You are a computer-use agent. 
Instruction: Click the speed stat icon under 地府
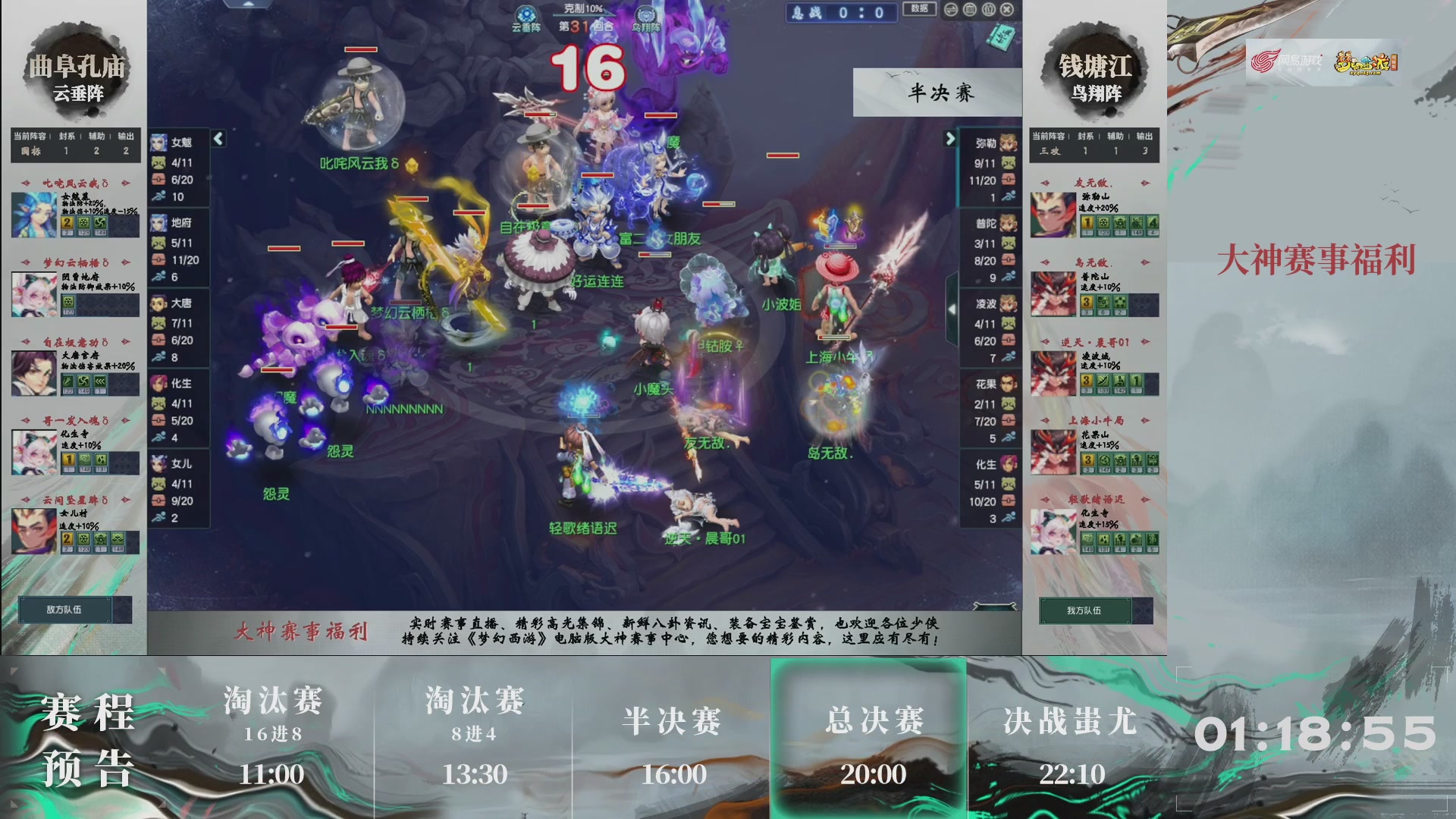[158, 277]
